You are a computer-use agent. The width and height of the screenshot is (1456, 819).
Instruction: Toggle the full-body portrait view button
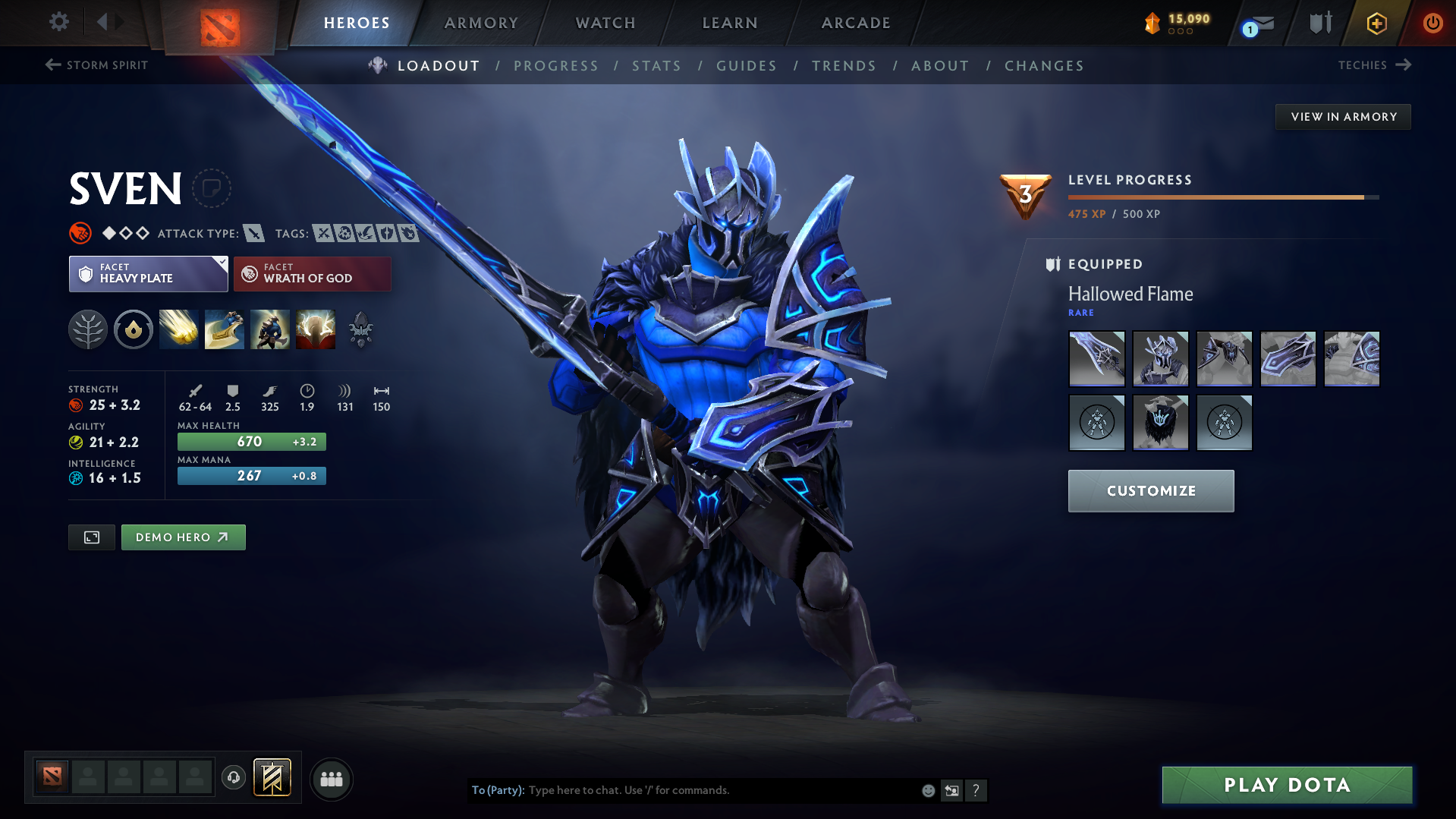click(x=91, y=537)
